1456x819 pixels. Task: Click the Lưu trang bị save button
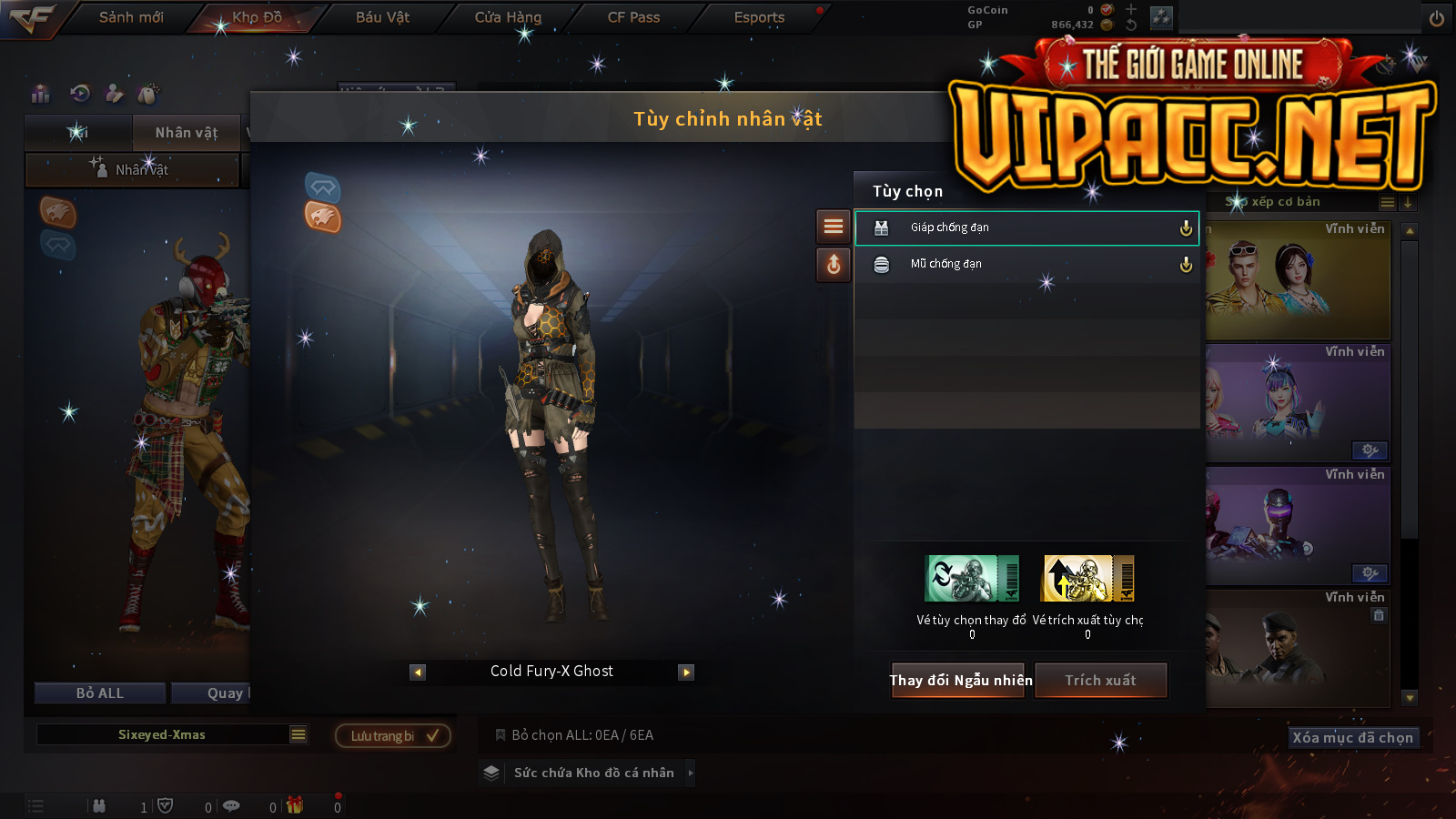pyautogui.click(x=393, y=735)
